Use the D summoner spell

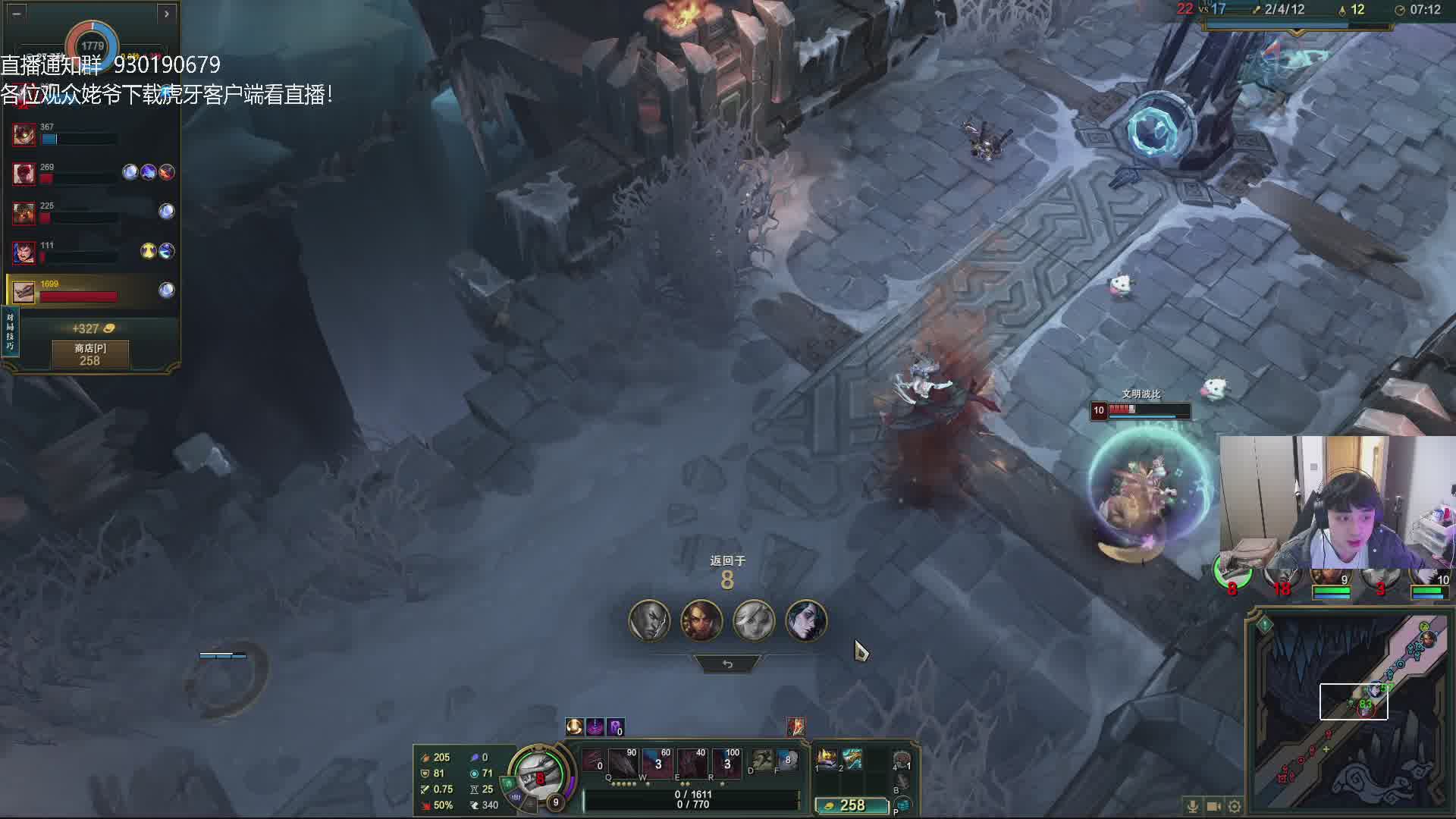click(x=761, y=760)
